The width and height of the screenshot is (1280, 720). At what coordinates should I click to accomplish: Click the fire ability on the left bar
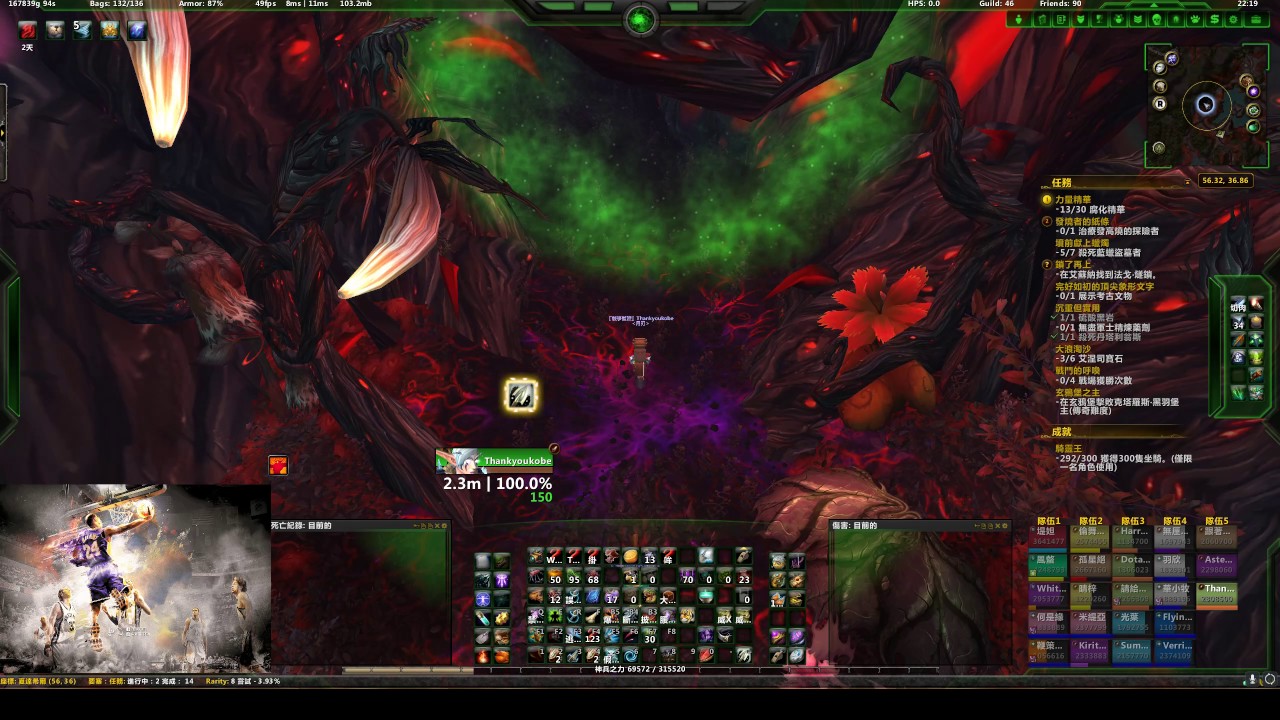(483, 656)
